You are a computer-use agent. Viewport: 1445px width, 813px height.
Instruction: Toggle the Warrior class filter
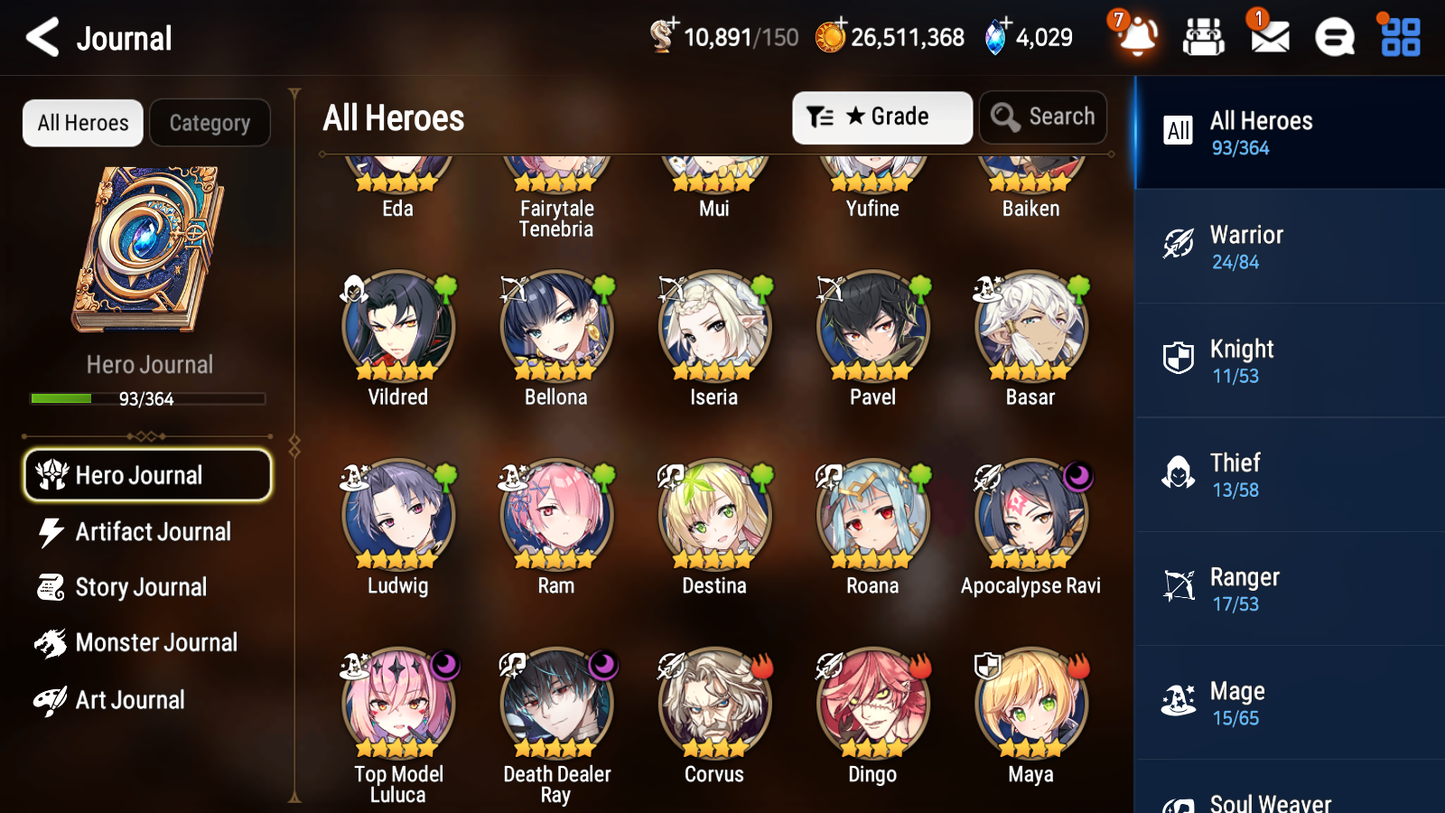(x=1289, y=247)
